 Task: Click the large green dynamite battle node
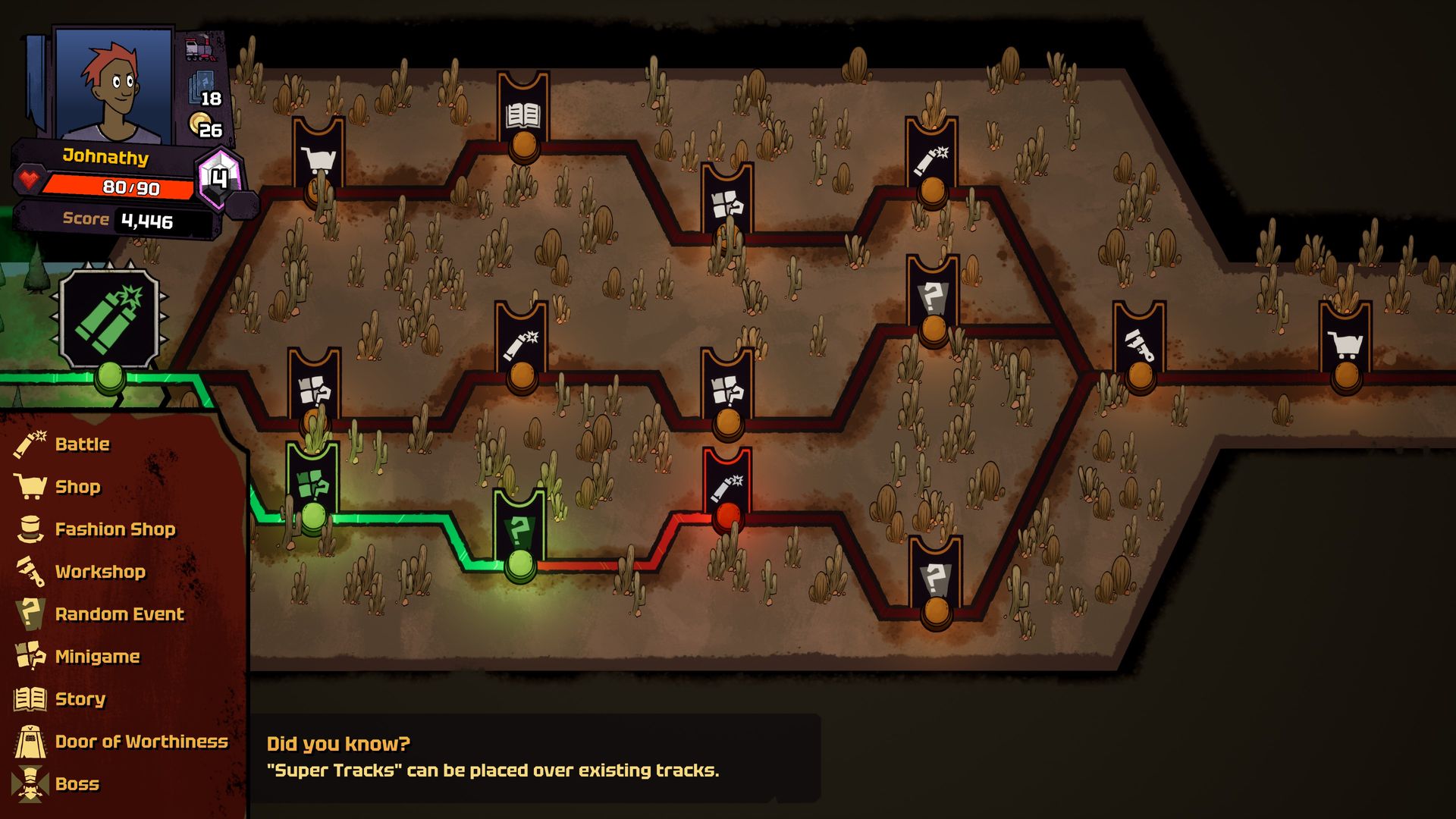point(110,320)
